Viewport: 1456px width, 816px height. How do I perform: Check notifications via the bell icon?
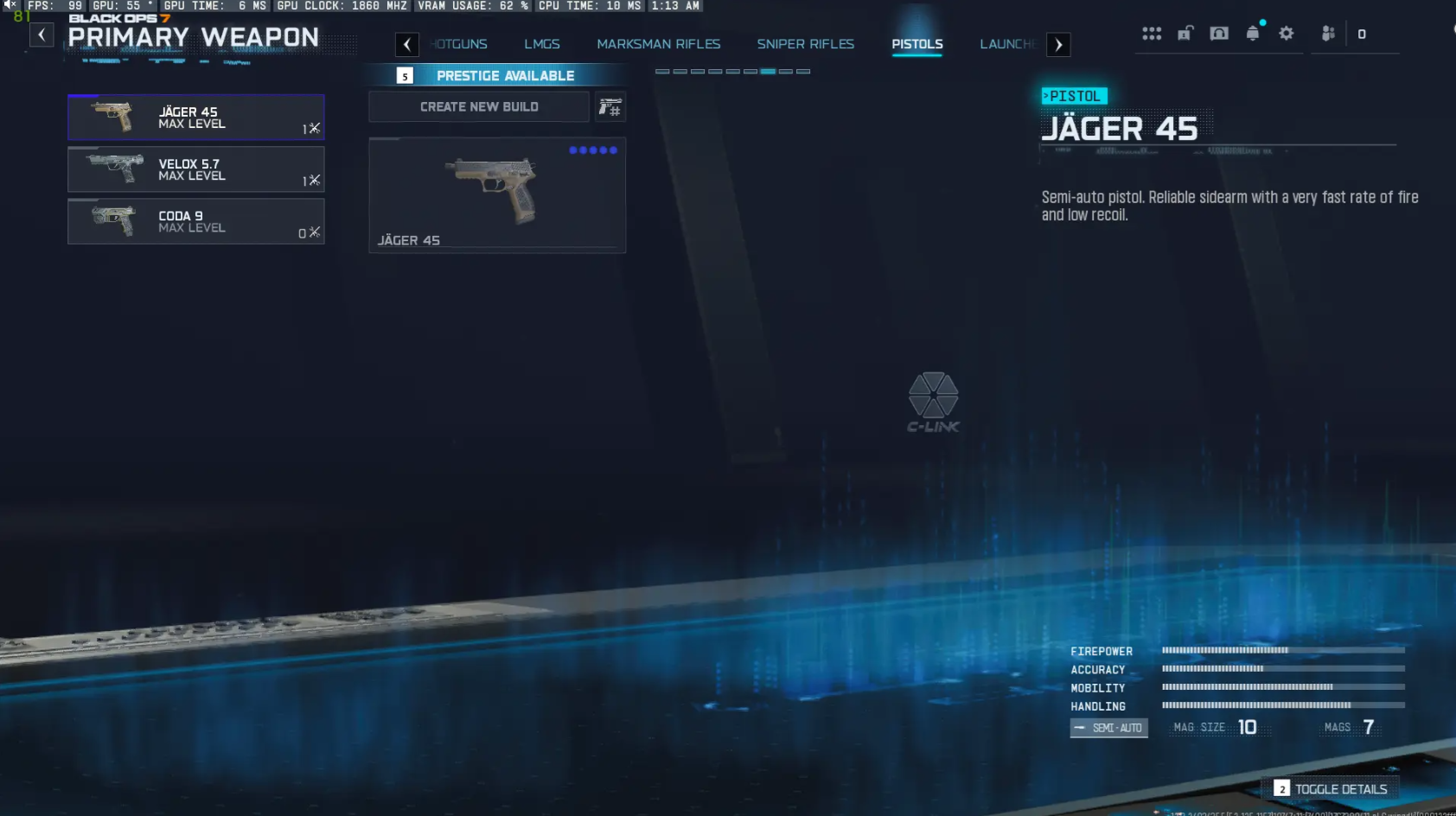(x=1253, y=33)
